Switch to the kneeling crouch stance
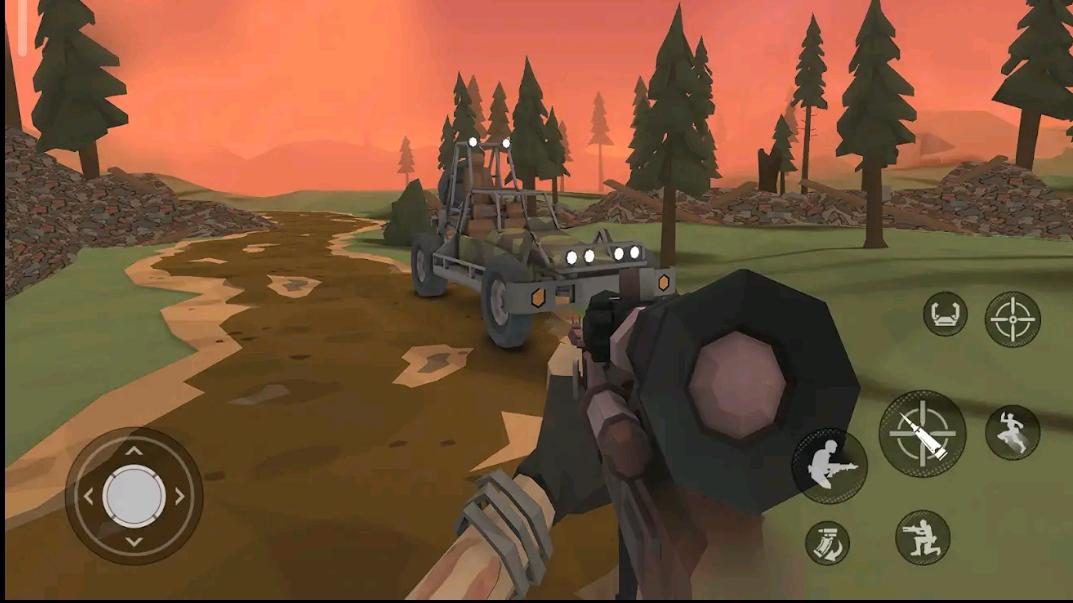 [x=922, y=537]
